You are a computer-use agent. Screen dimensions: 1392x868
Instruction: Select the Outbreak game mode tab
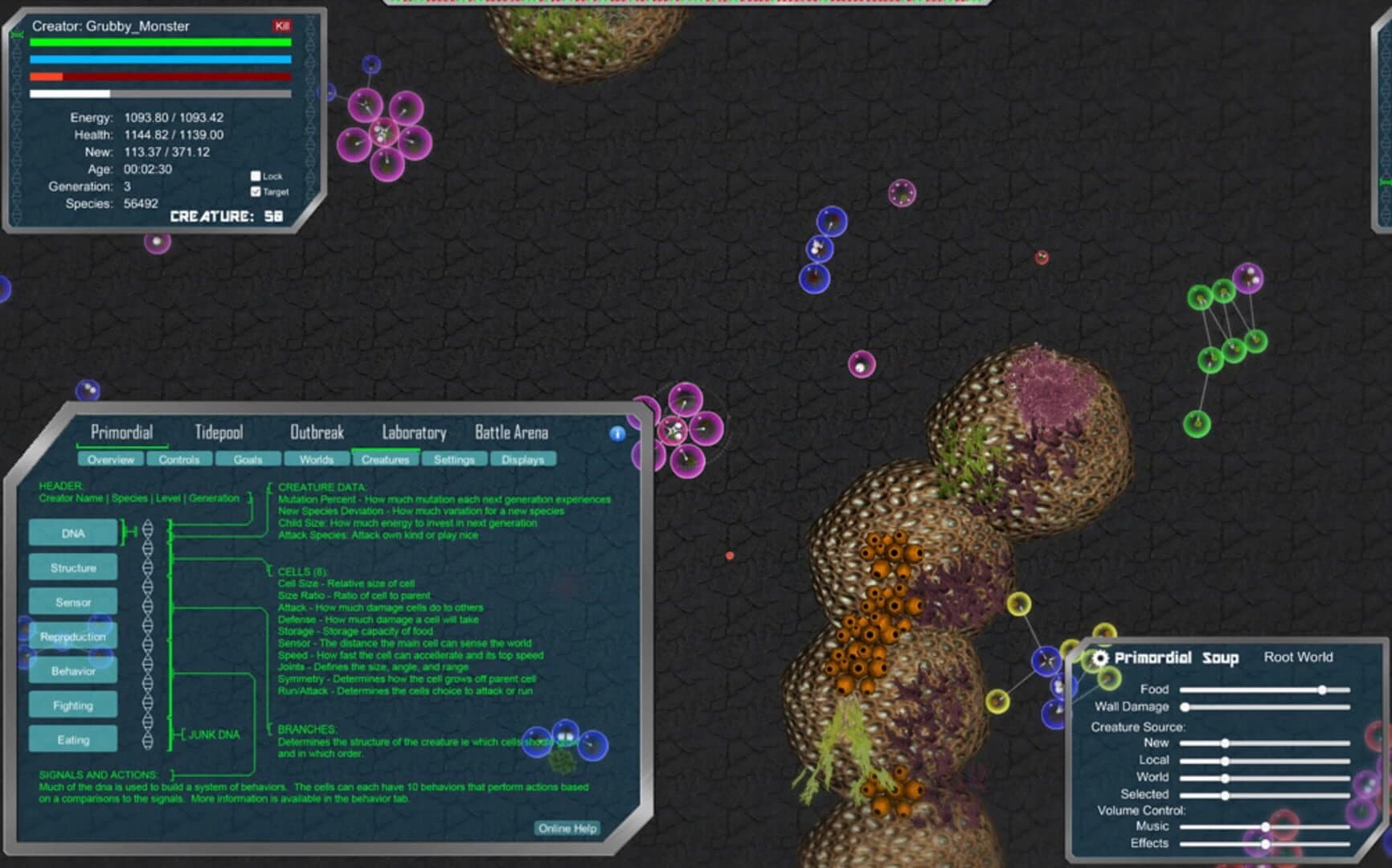click(317, 432)
